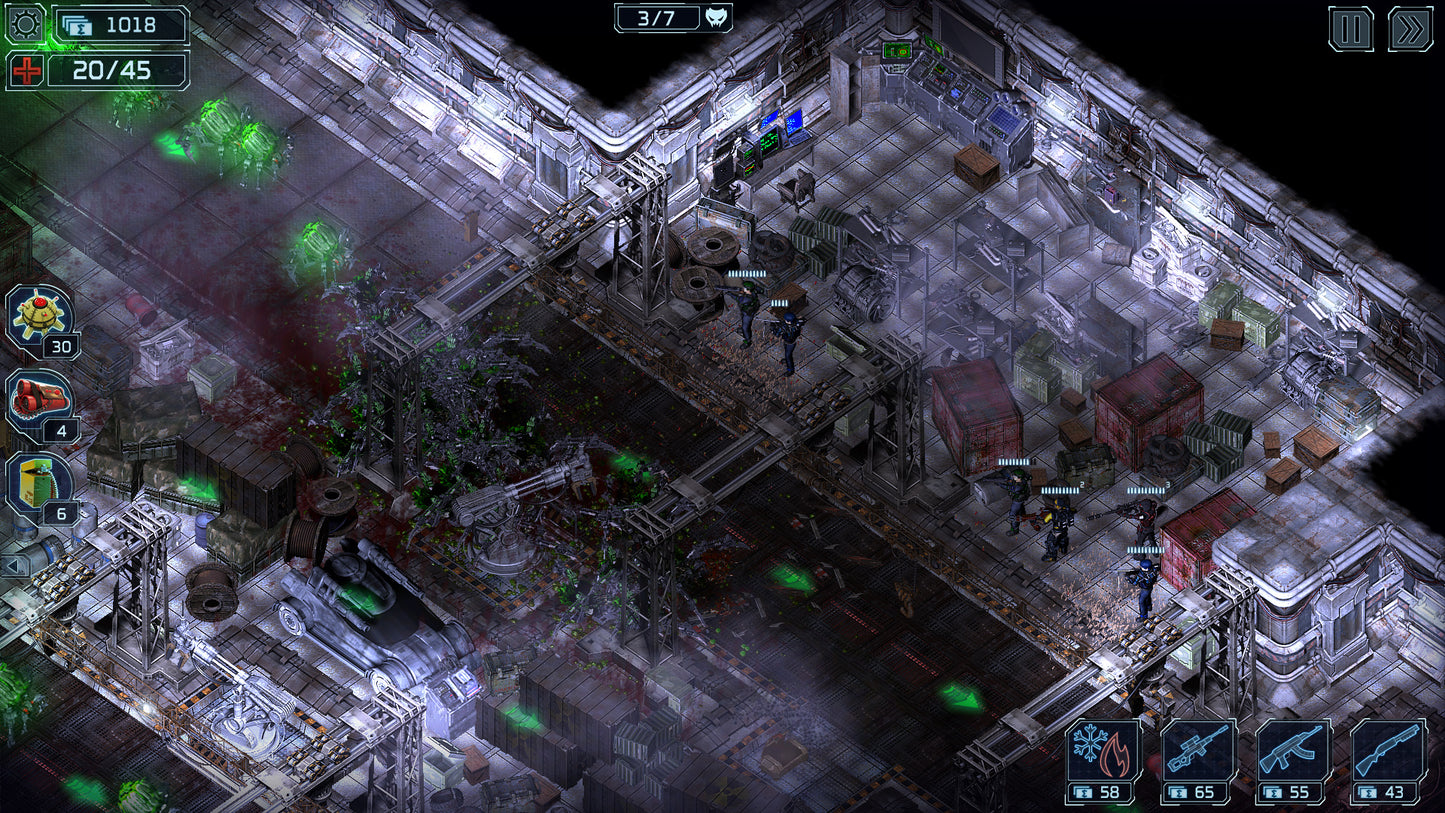
Task: Click the red cross health icon
Action: (x=28, y=70)
